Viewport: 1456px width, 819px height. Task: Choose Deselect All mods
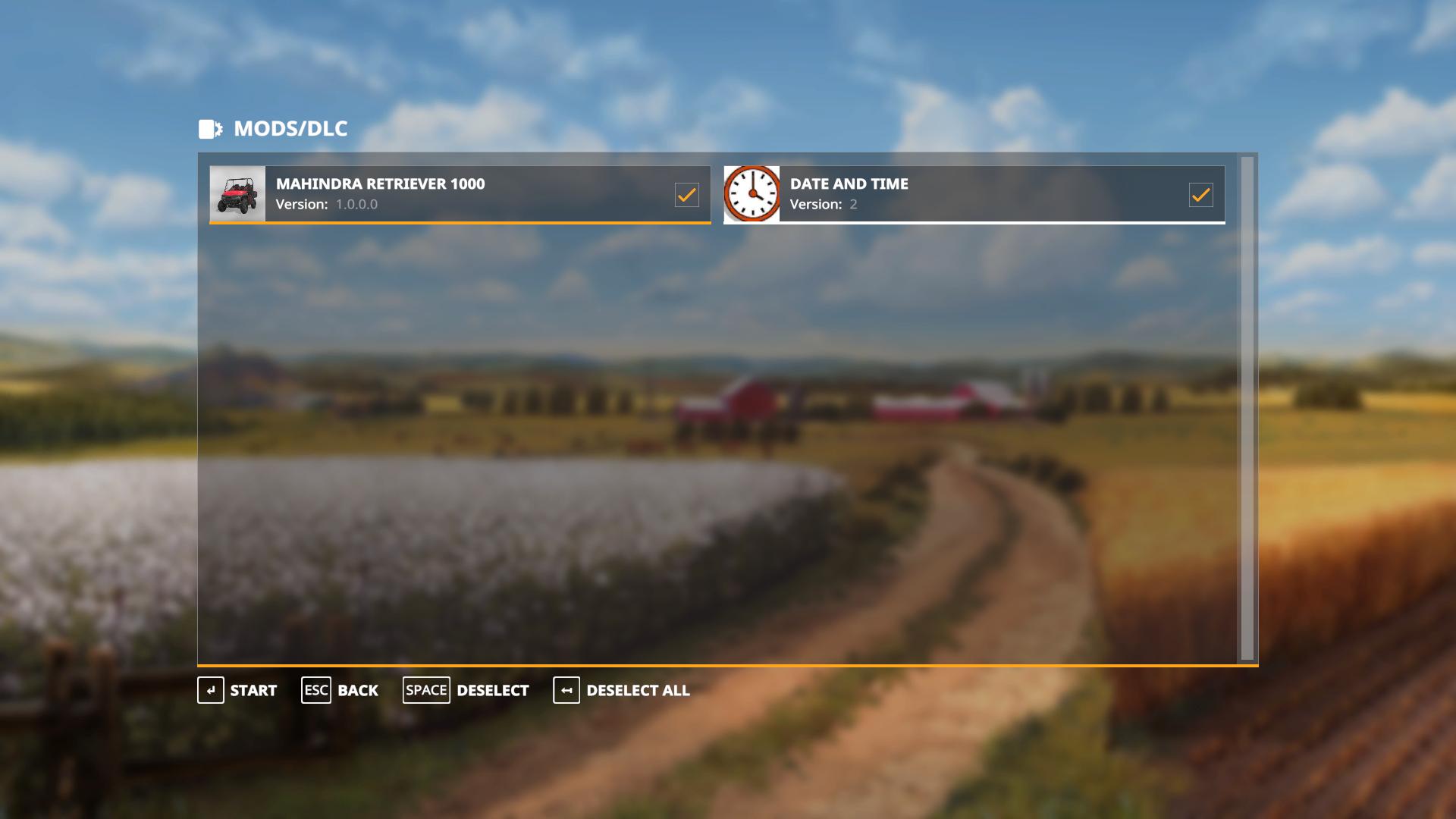[622, 690]
